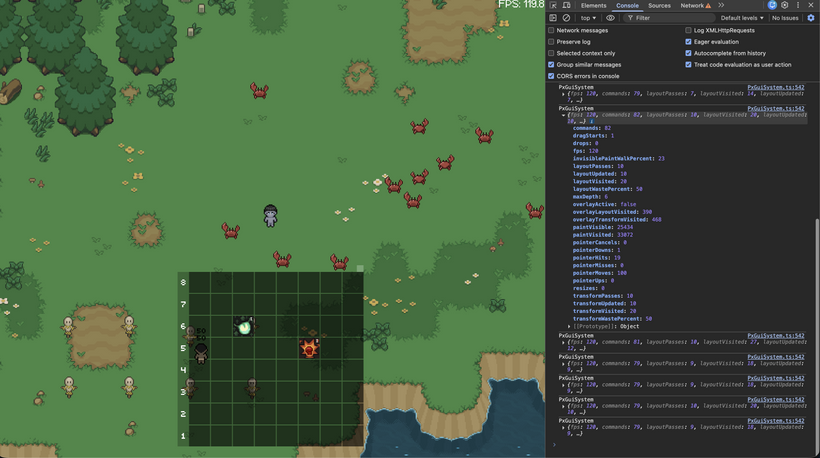The height and width of the screenshot is (458, 820).
Task: Enable the Preserve log checkbox
Action: coord(551,42)
